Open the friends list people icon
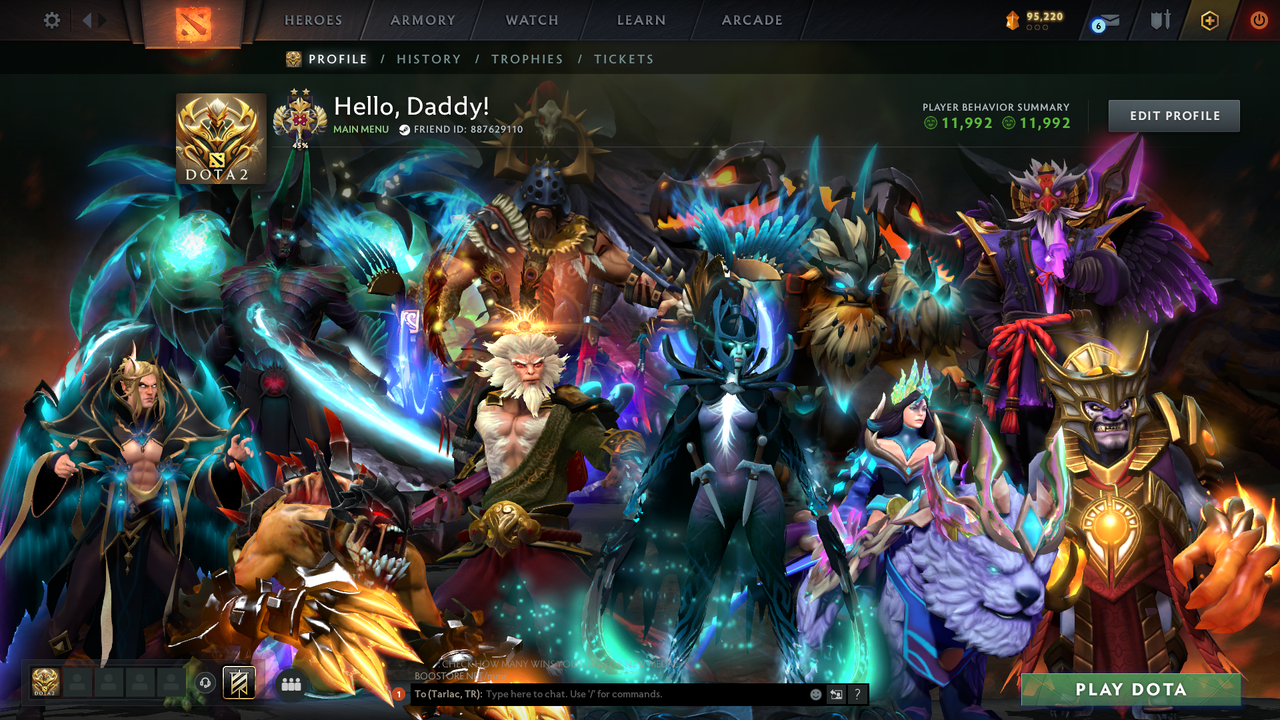Viewport: 1280px width, 720px height. (290, 683)
